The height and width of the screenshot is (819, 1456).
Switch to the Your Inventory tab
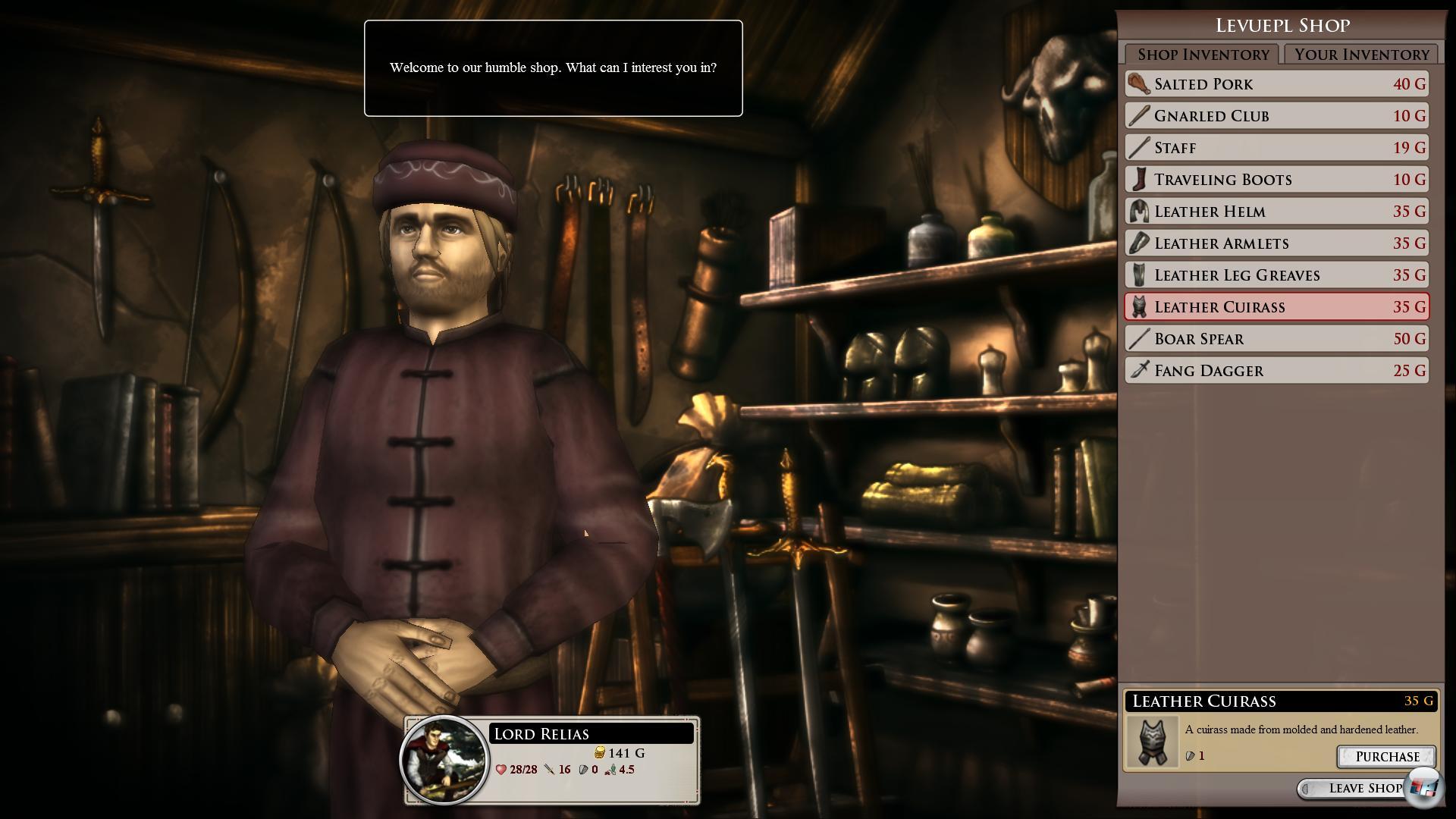1361,55
